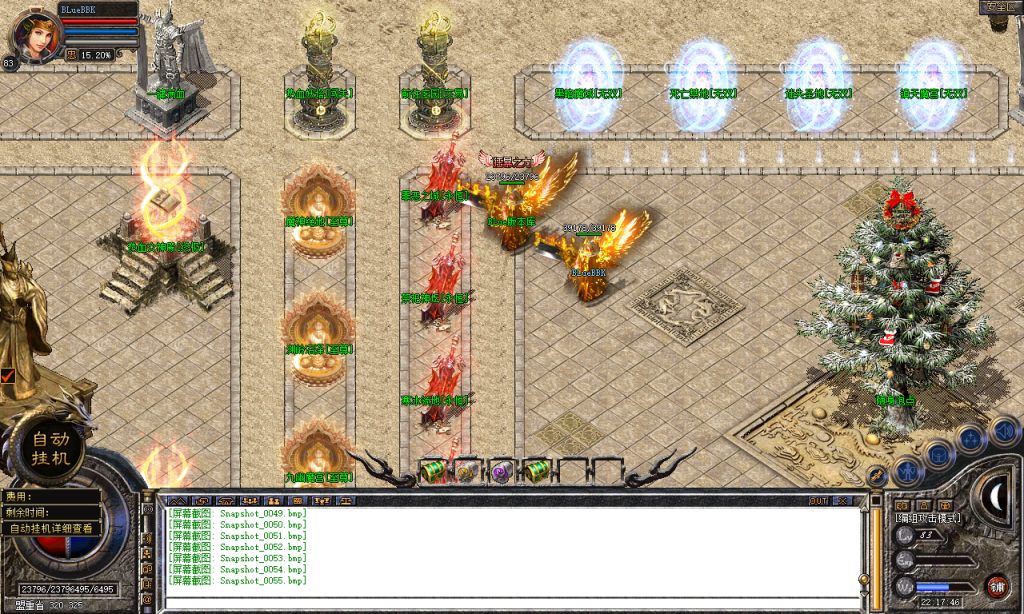Tick the orange checkbox at left edge
1024x614 pixels.
pos(8,376)
